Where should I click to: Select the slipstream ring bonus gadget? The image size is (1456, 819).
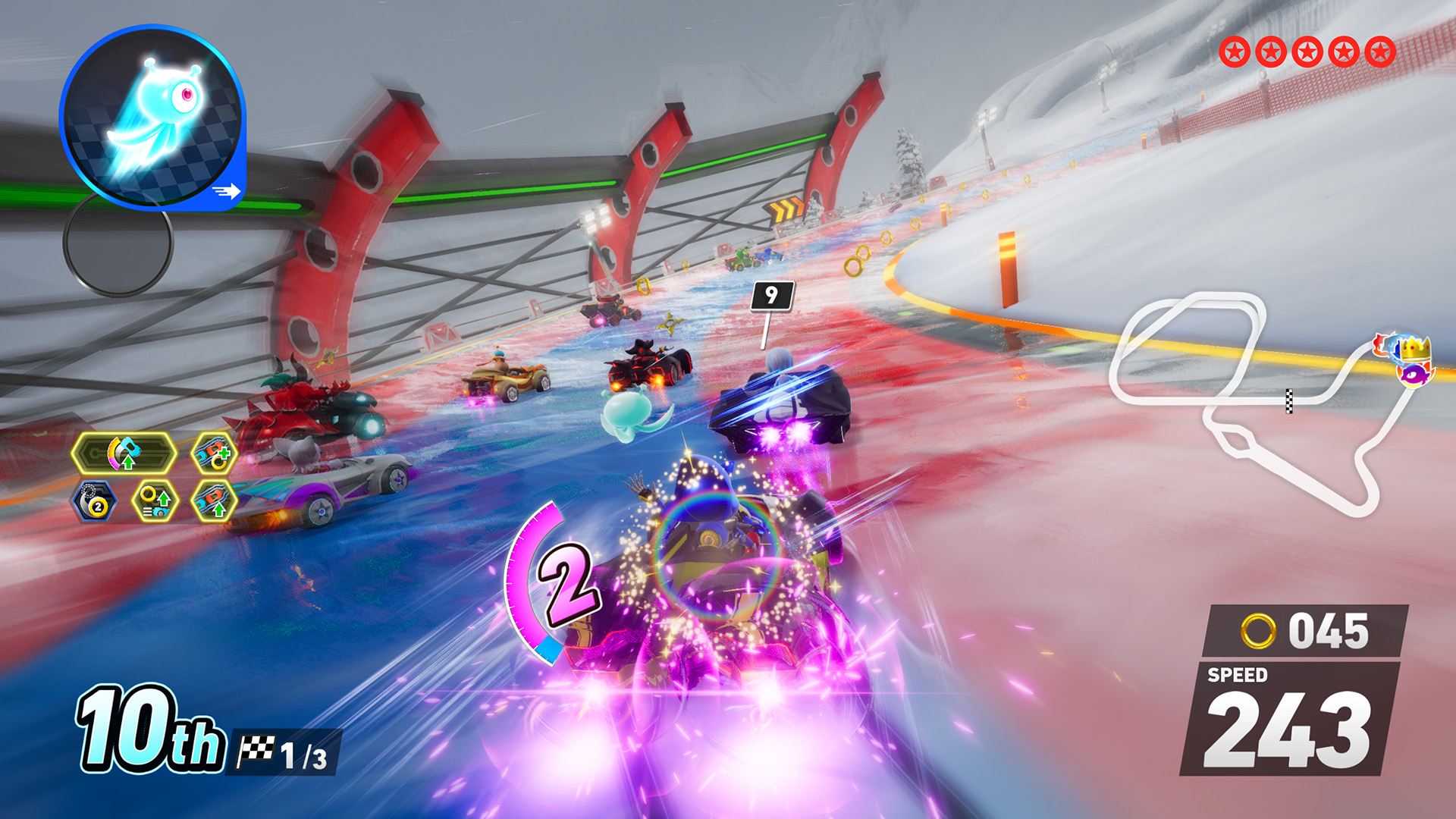click(214, 453)
